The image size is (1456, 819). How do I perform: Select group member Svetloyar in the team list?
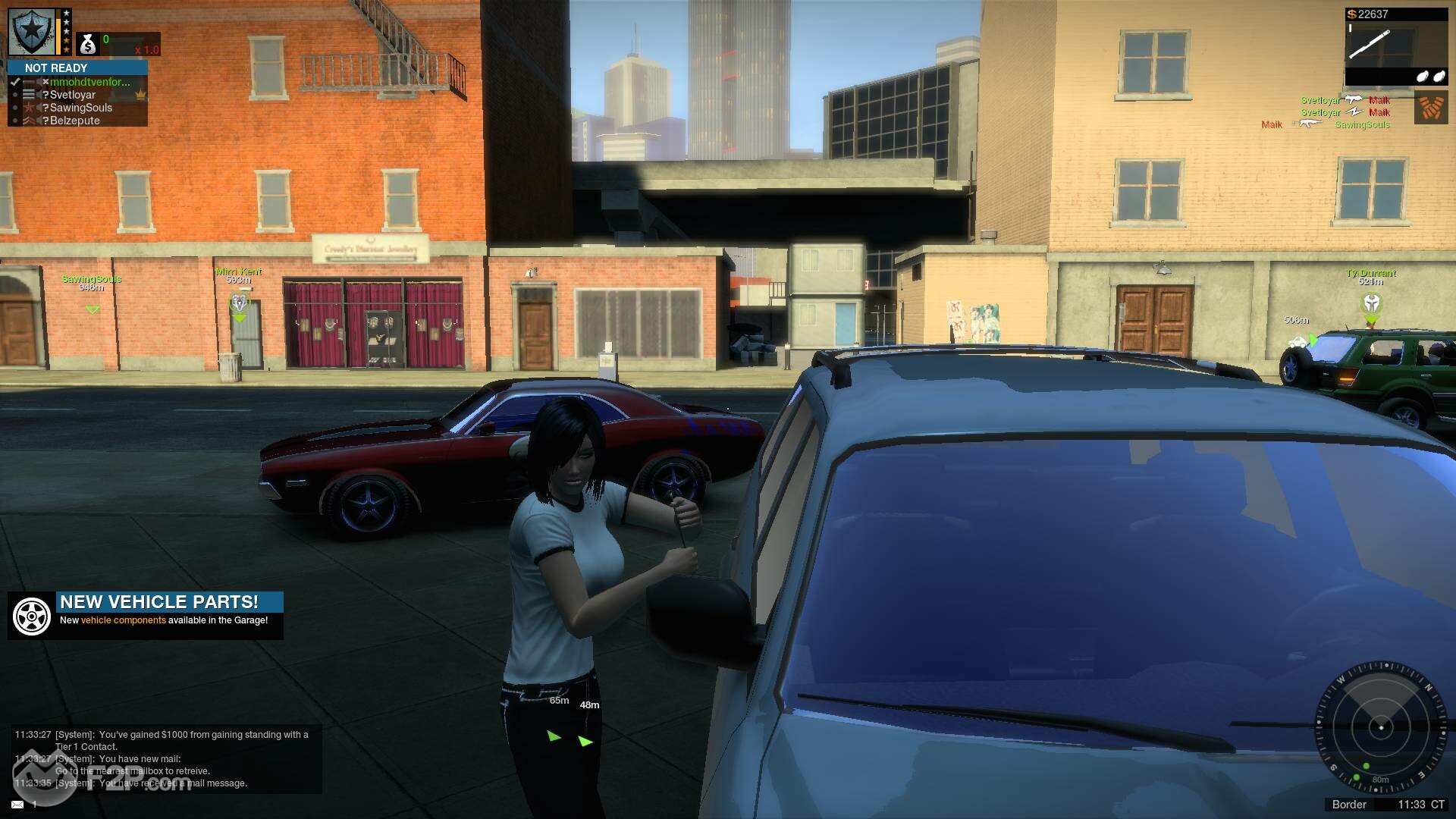(x=73, y=95)
